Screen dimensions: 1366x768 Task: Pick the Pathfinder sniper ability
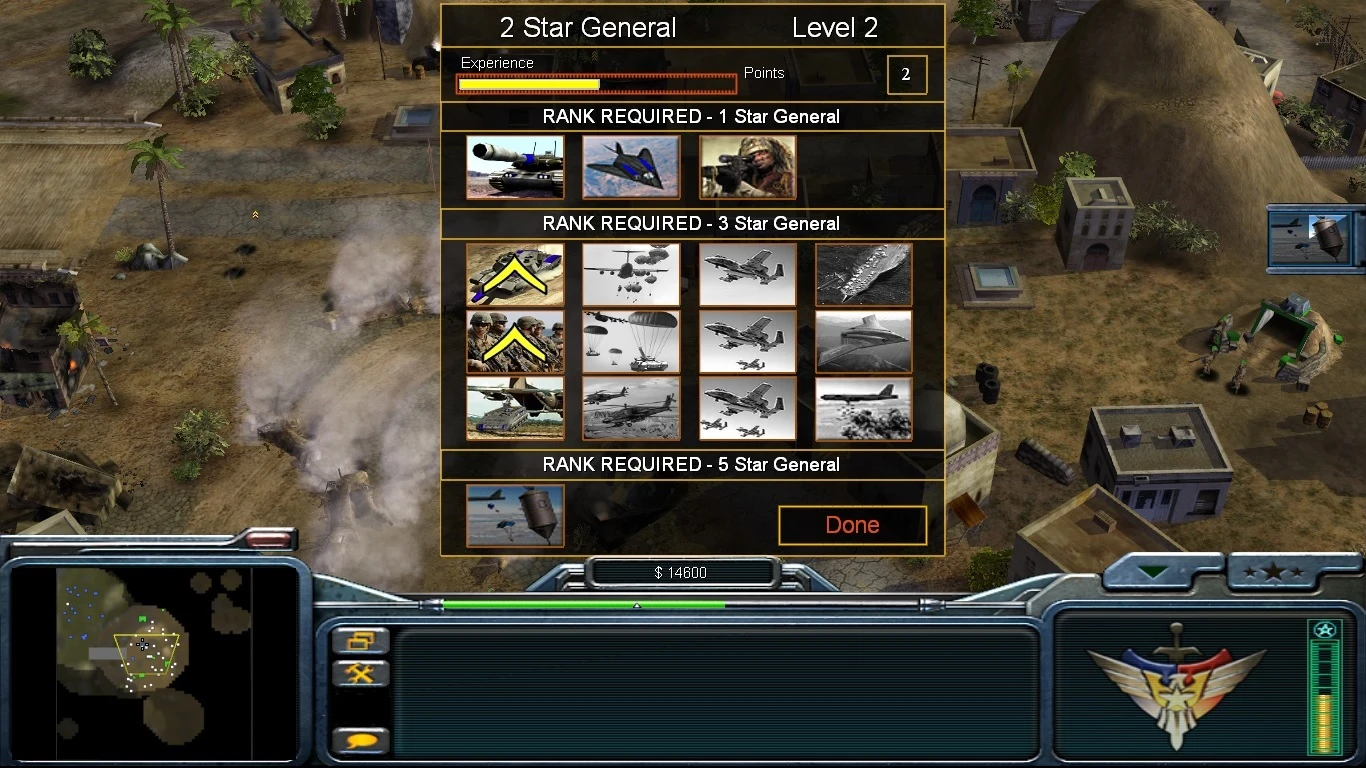[x=747, y=166]
